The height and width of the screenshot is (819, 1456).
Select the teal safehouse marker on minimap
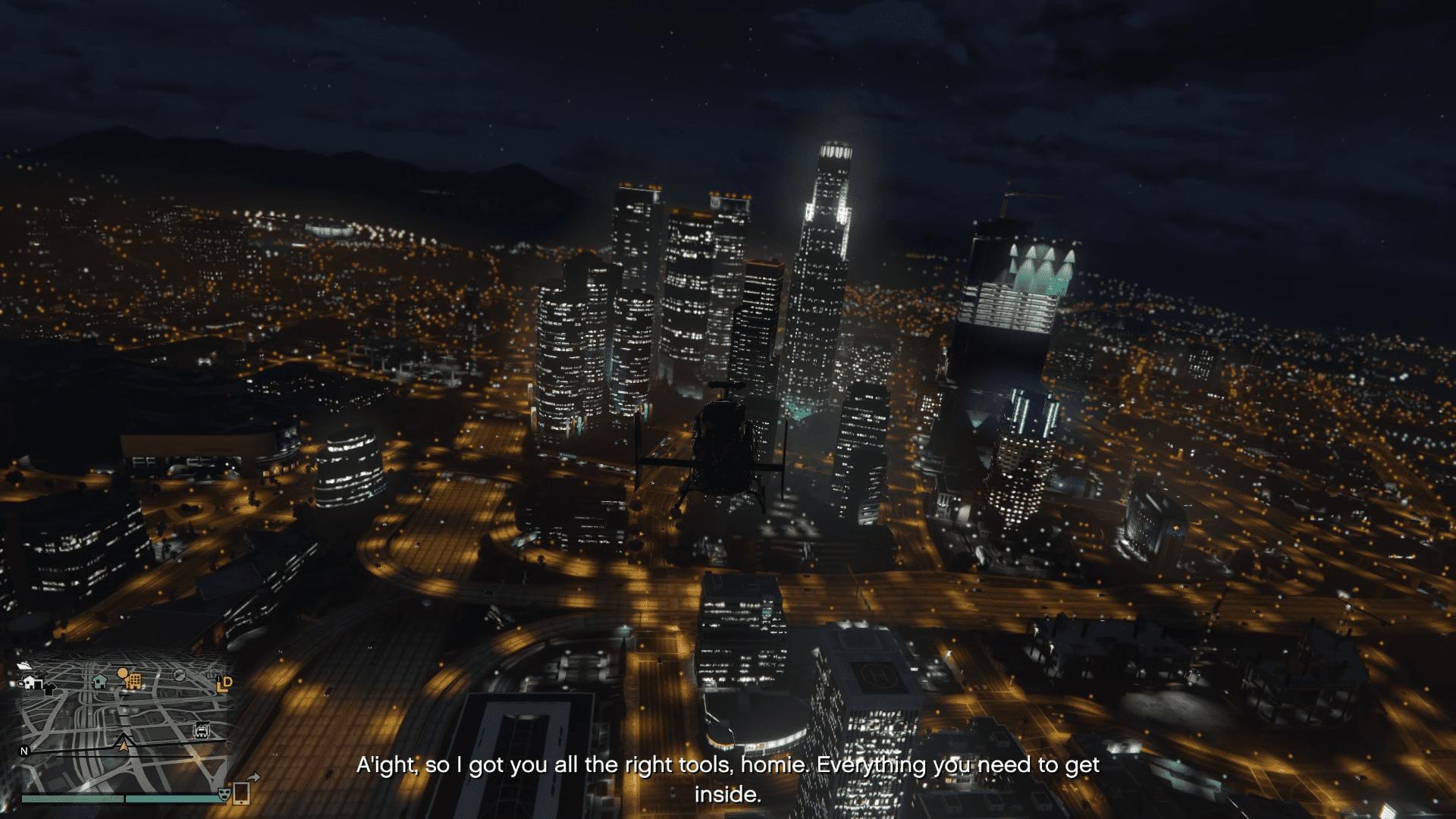99,680
